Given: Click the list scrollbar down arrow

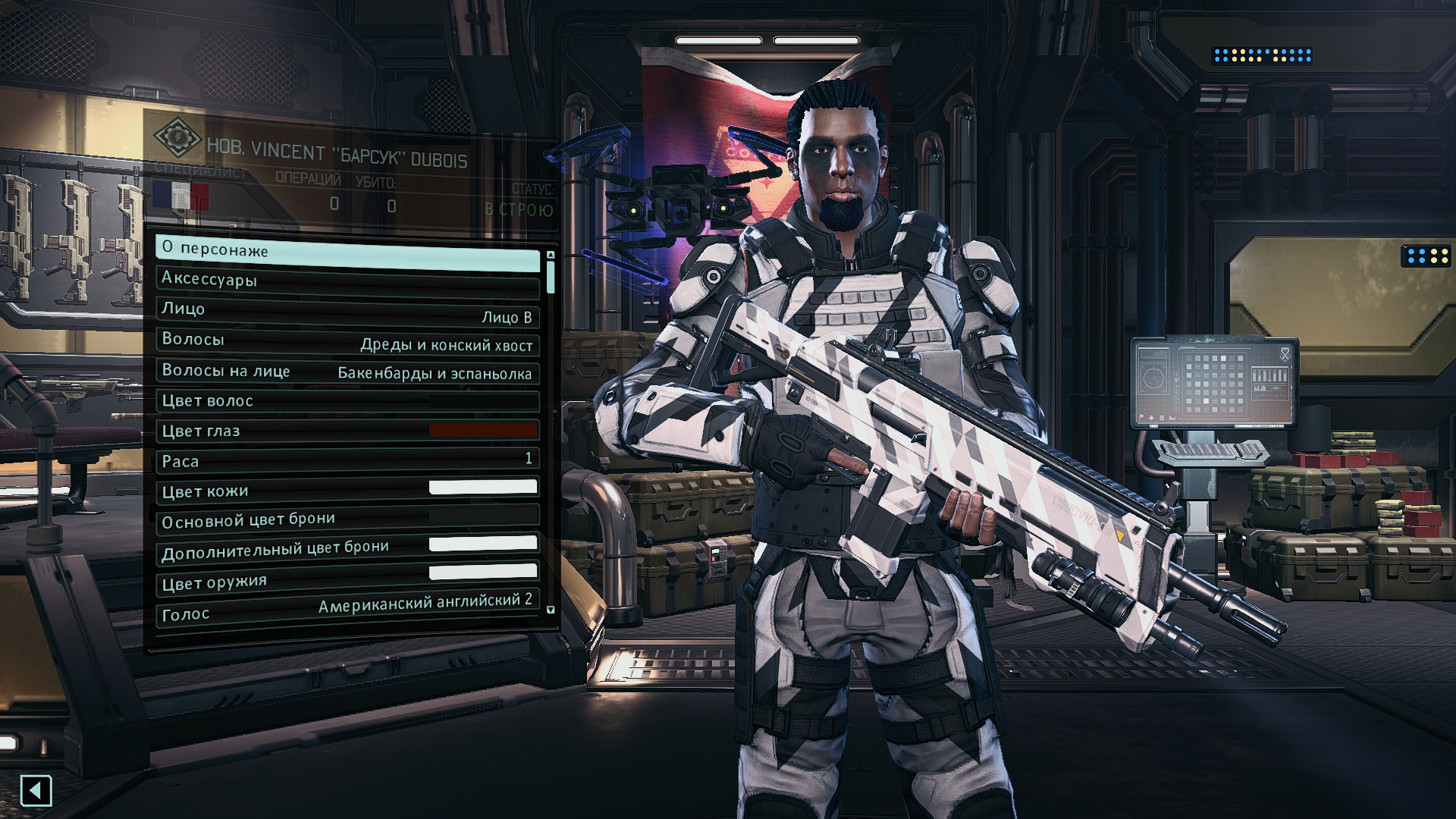Looking at the screenshot, I should 551,610.
